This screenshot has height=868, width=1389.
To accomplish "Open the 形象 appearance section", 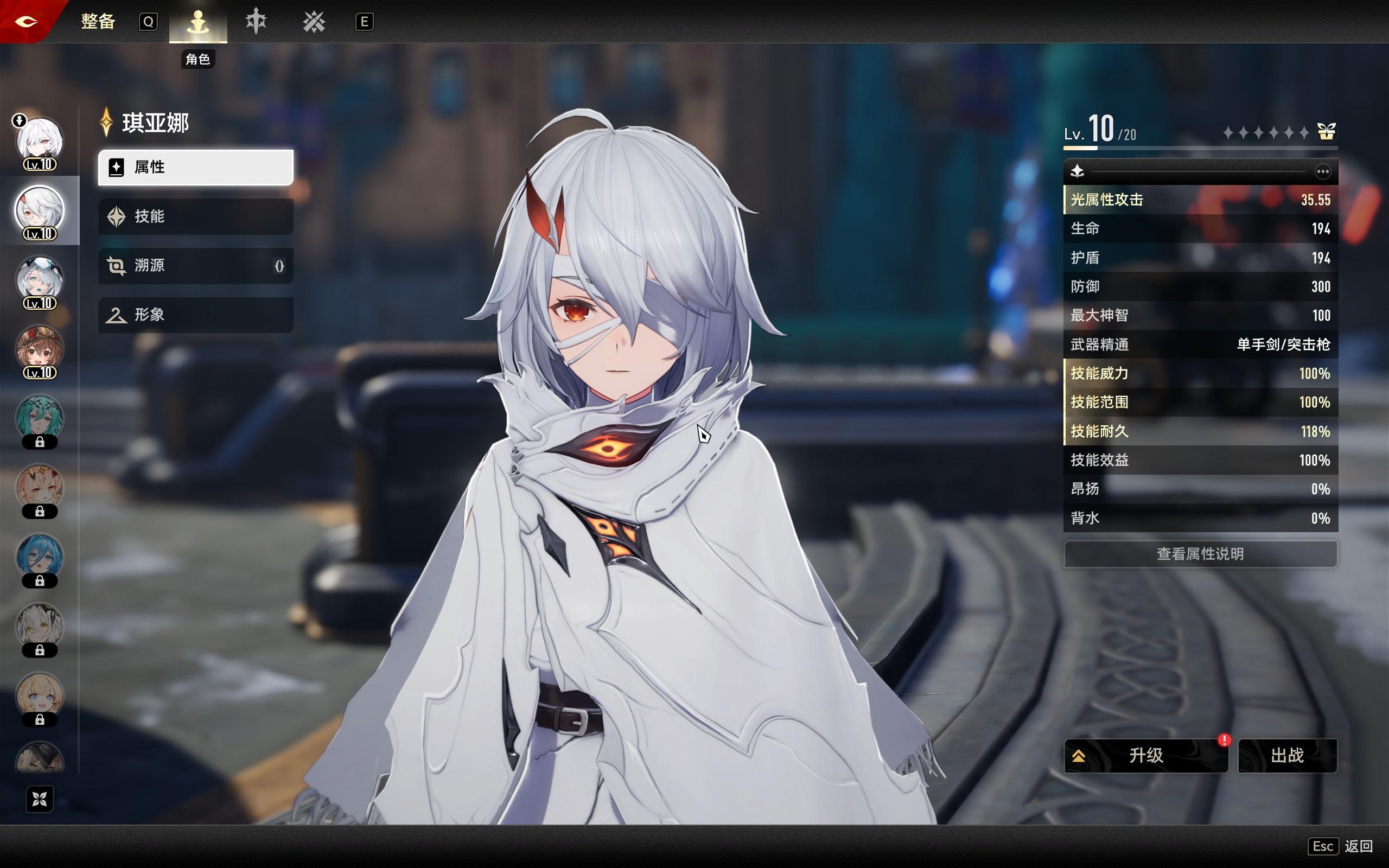I will pyautogui.click(x=195, y=315).
